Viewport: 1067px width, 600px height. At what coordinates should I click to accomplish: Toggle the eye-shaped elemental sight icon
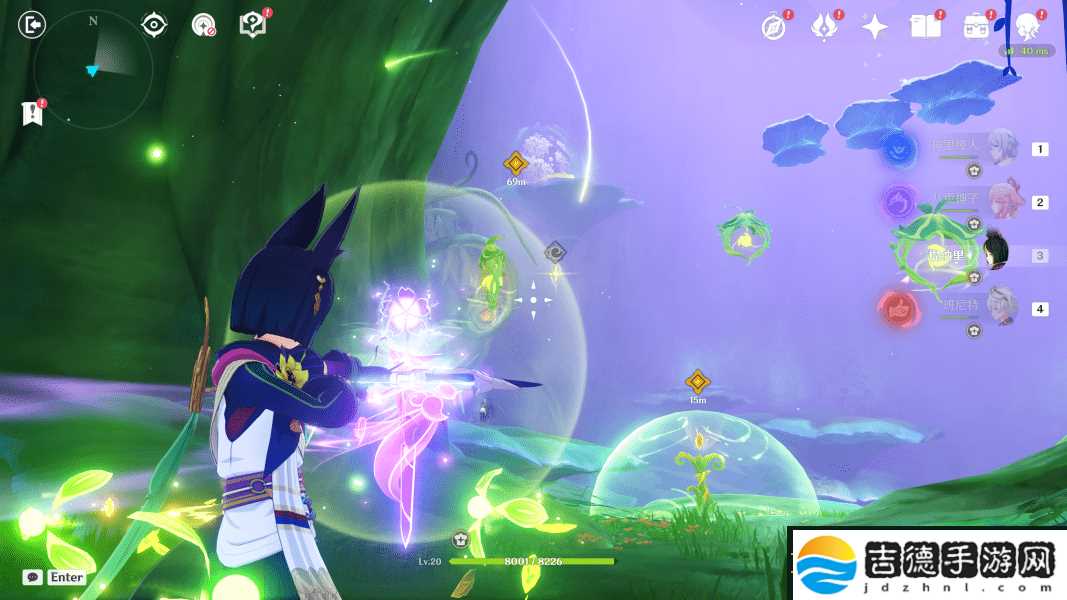pyautogui.click(x=154, y=24)
